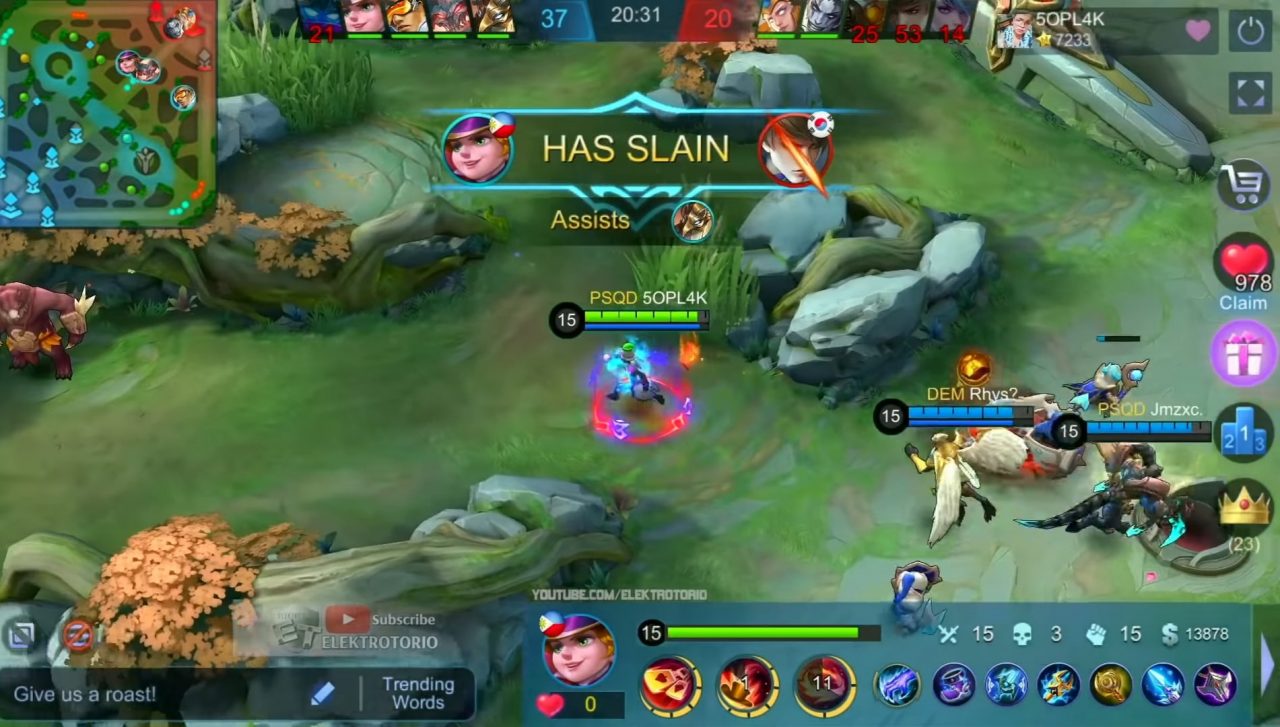Toggle chat mute with blocked icon
Screen dimensions: 1280x727
coord(76,634)
